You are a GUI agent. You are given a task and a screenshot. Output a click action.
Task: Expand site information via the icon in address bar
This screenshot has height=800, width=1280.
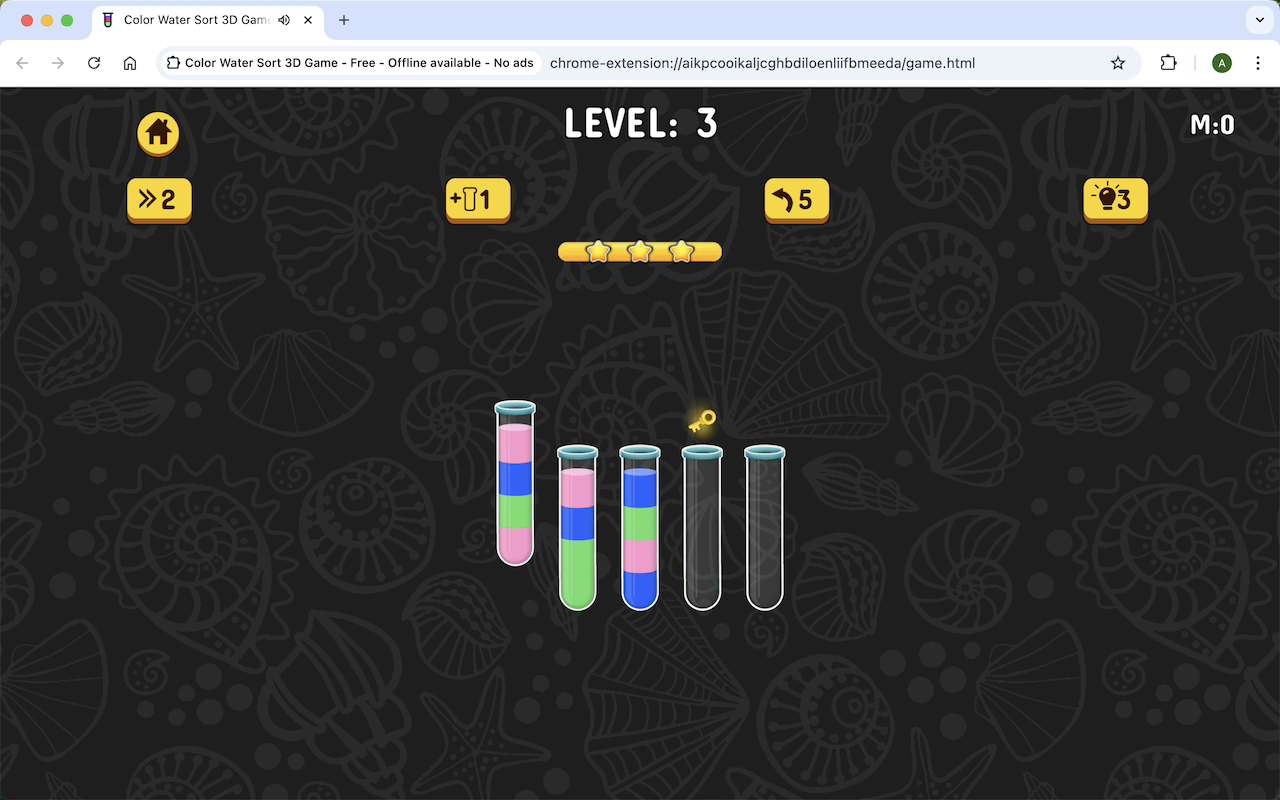(x=174, y=62)
